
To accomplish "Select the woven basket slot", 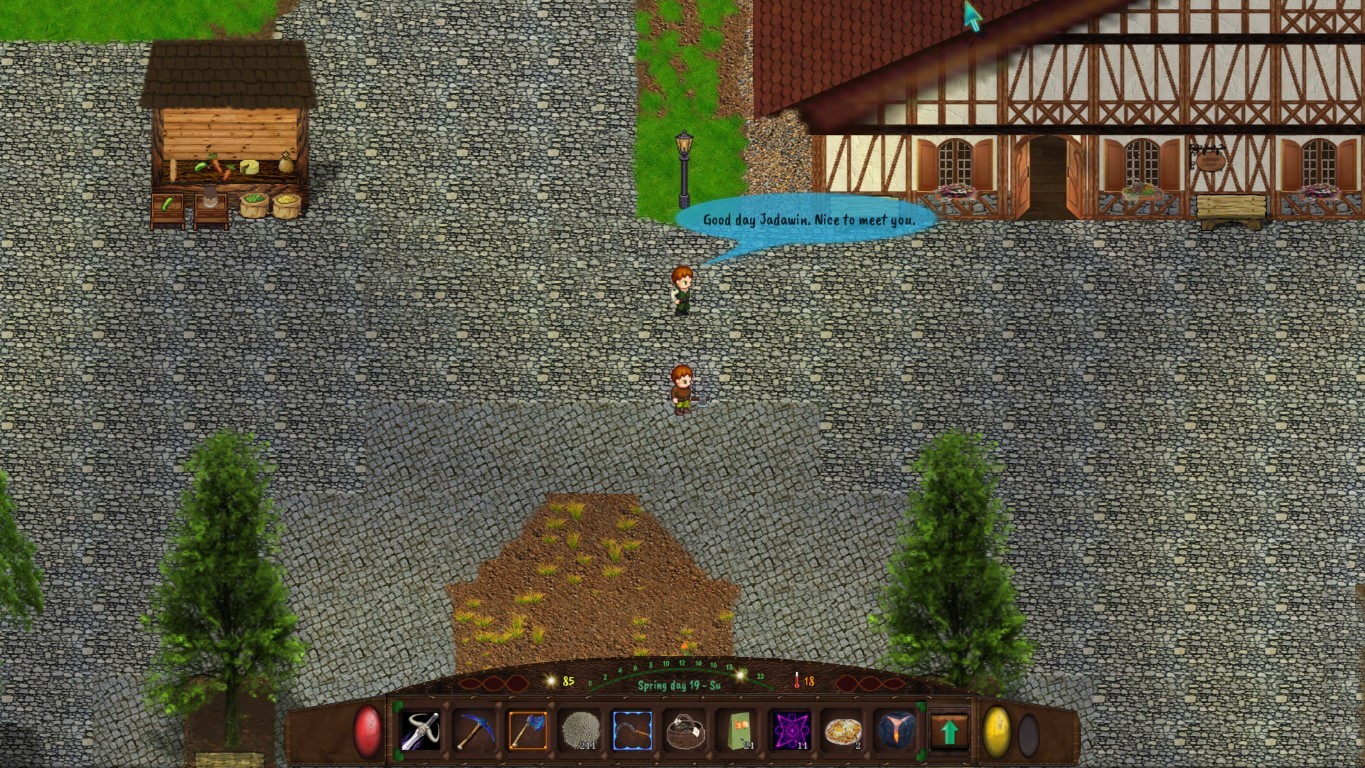I will [685, 731].
